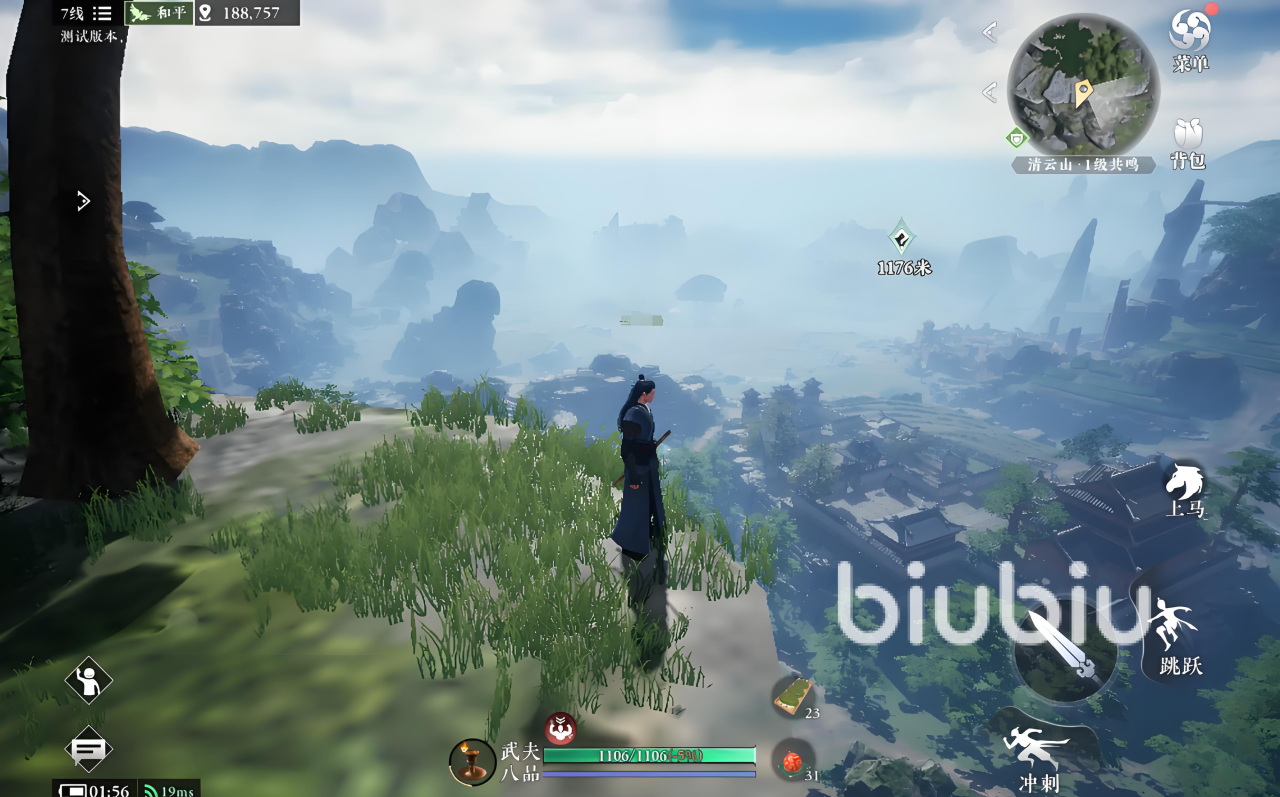Image resolution: width=1280 pixels, height=797 pixels.
Task: Mount the horse with 上马
Action: (x=1184, y=489)
